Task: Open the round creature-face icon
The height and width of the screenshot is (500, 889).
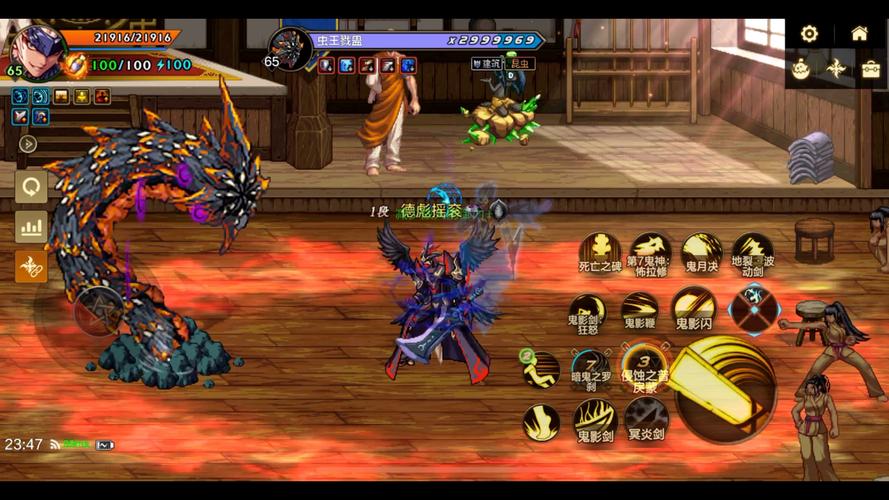Action: pyautogui.click(x=801, y=69)
